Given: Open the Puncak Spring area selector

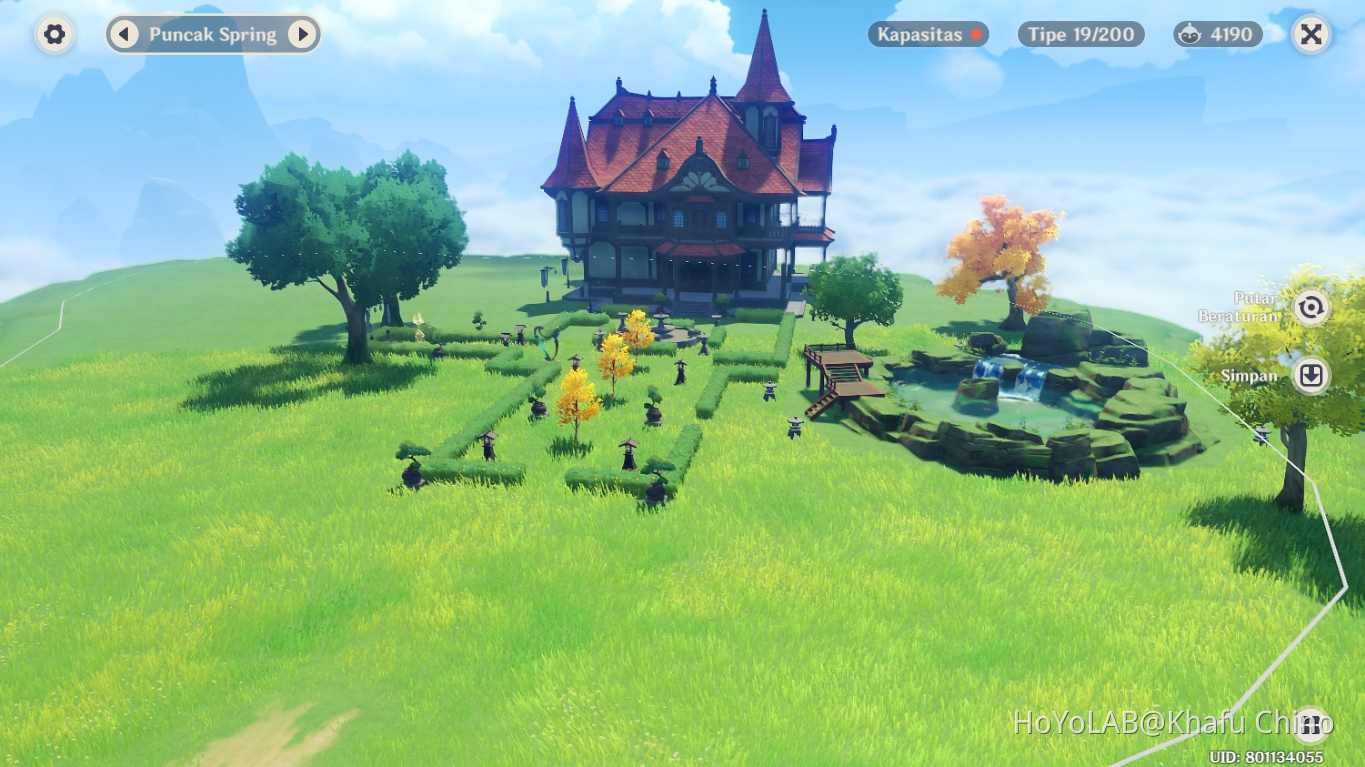Looking at the screenshot, I should click(212, 34).
